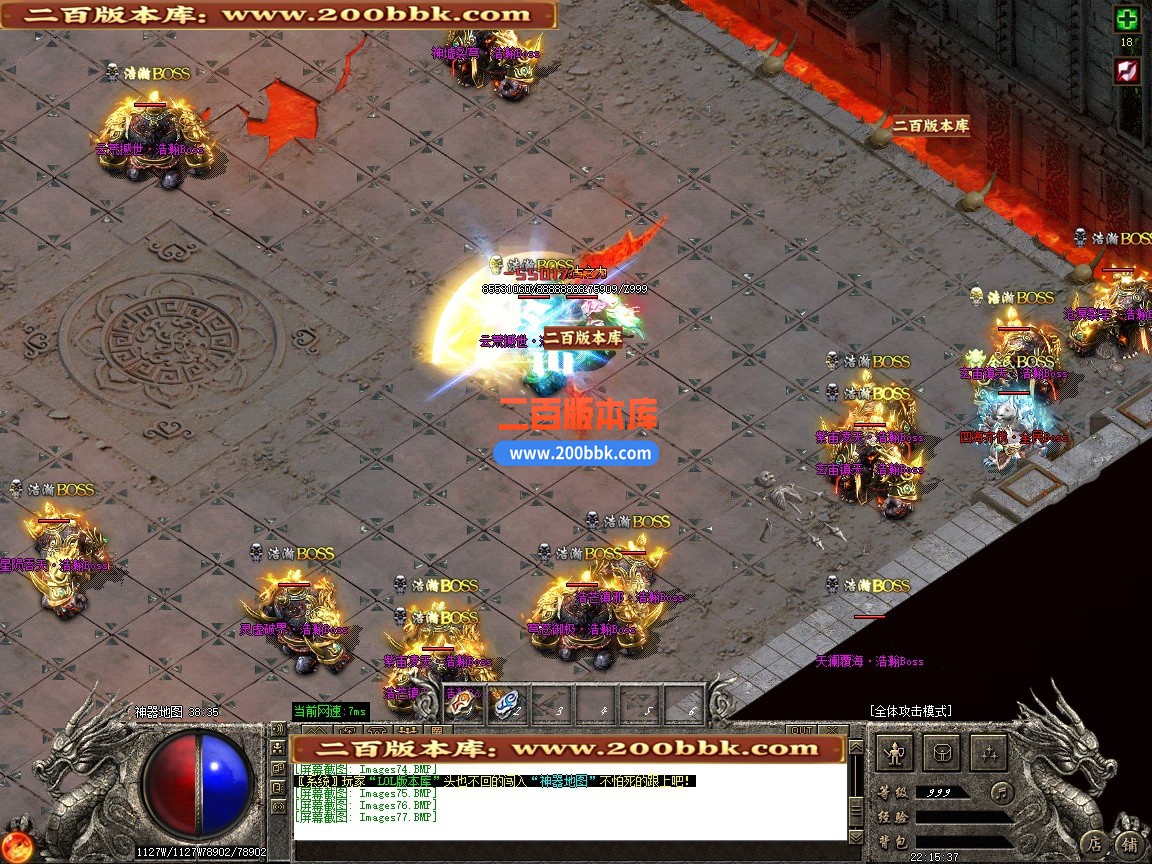The height and width of the screenshot is (864, 1152).
Task: Open the bag inventory button
Action: pos(940,752)
